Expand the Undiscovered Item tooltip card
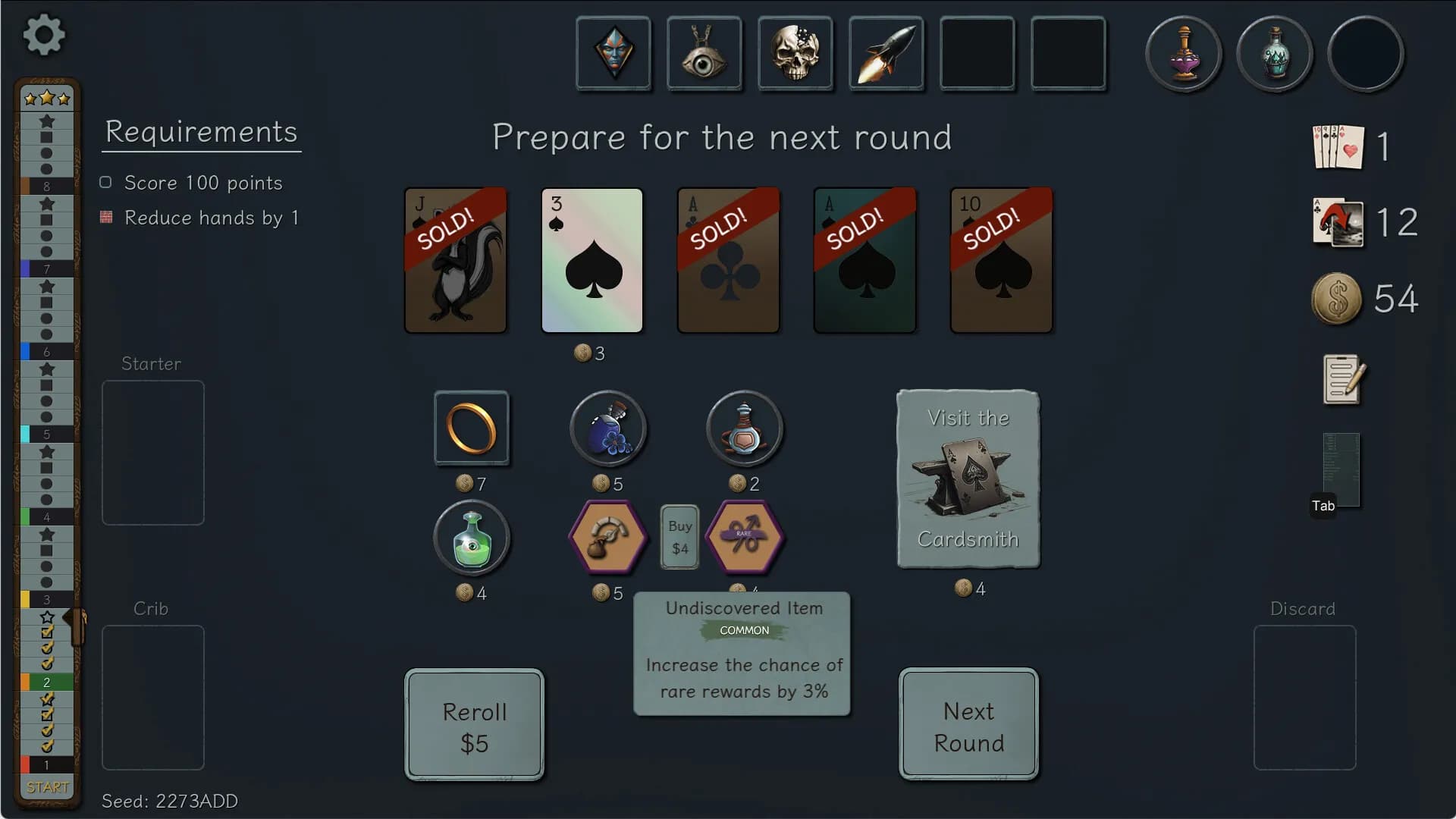The width and height of the screenshot is (1456, 819). 742,652
